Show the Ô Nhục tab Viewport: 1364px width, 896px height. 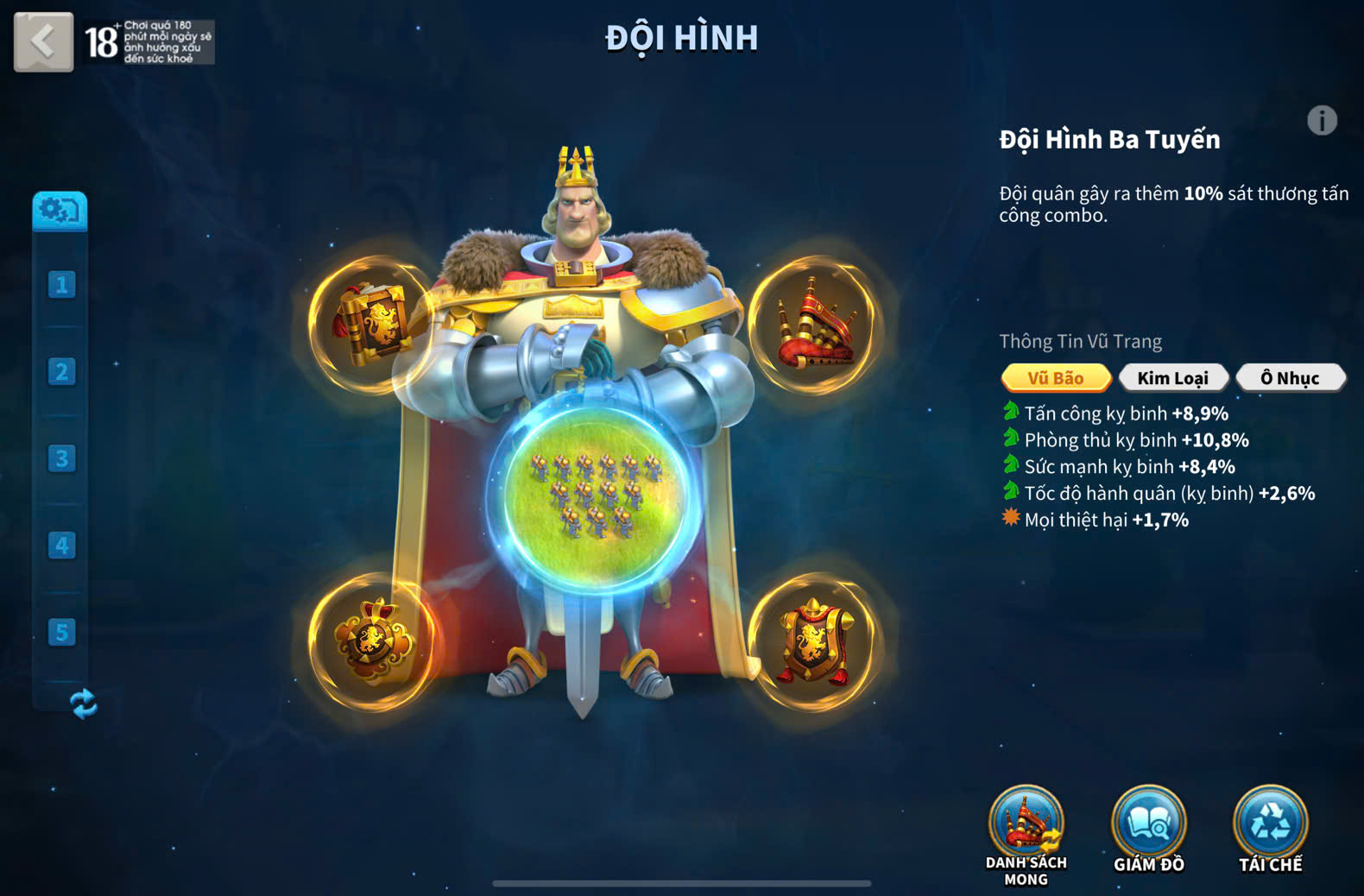[x=1290, y=378]
